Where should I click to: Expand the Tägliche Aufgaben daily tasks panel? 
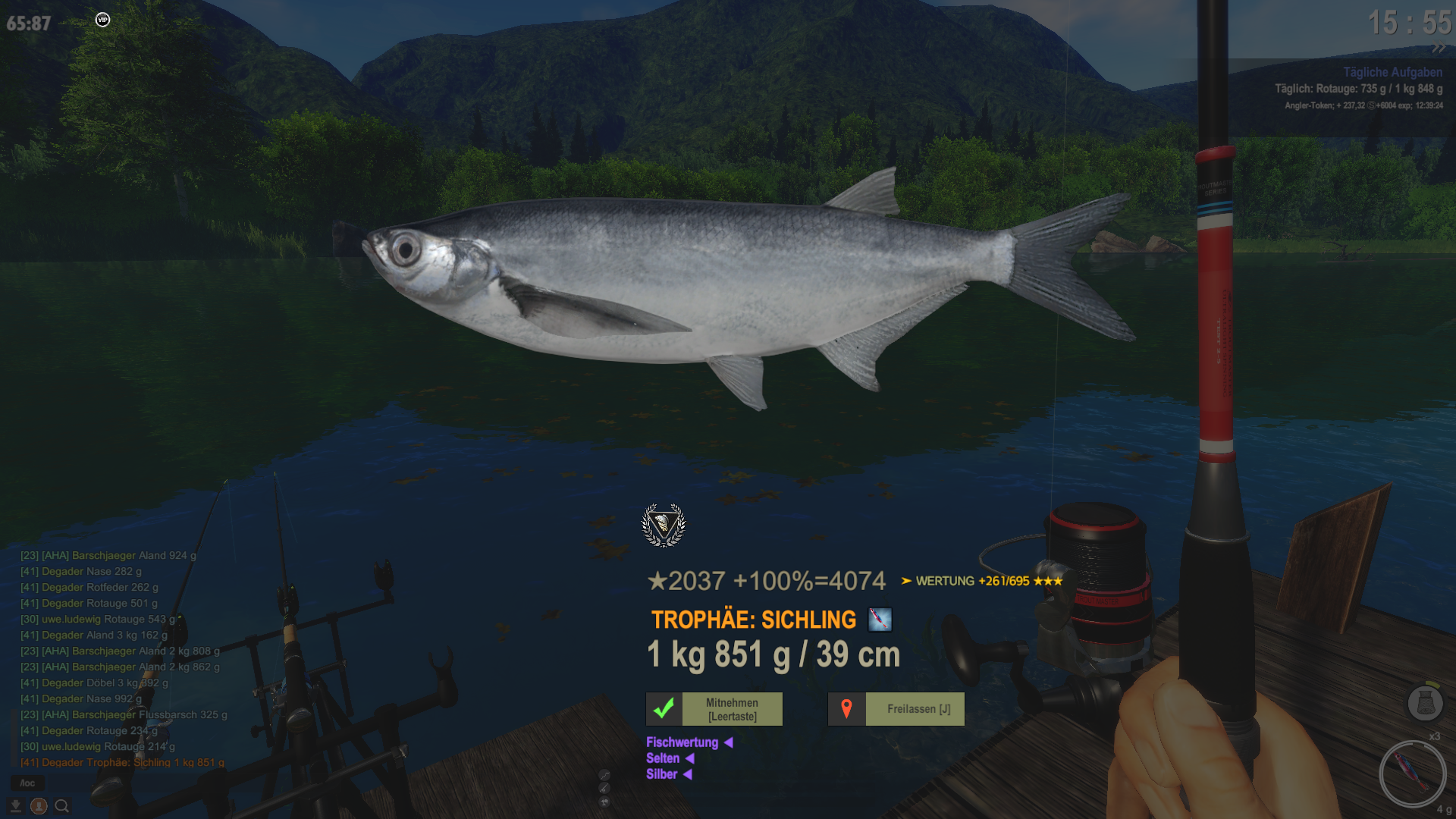(1392, 72)
